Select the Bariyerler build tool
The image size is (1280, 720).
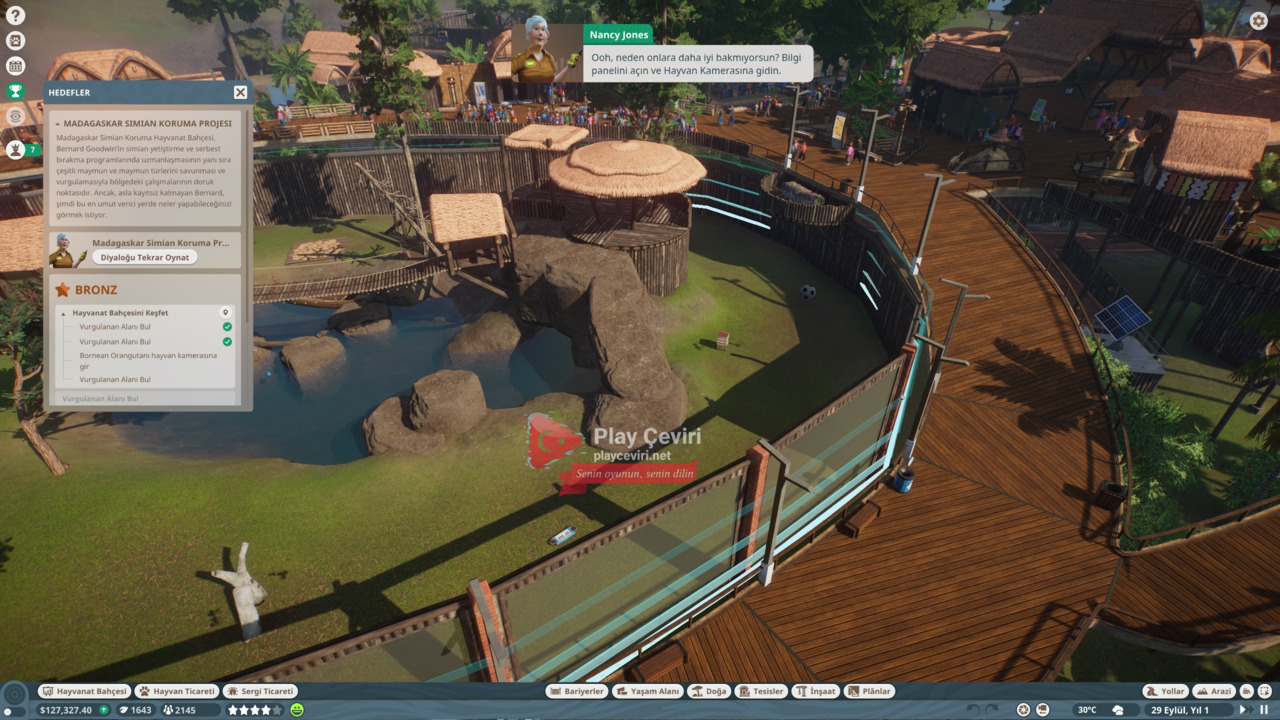coord(577,691)
